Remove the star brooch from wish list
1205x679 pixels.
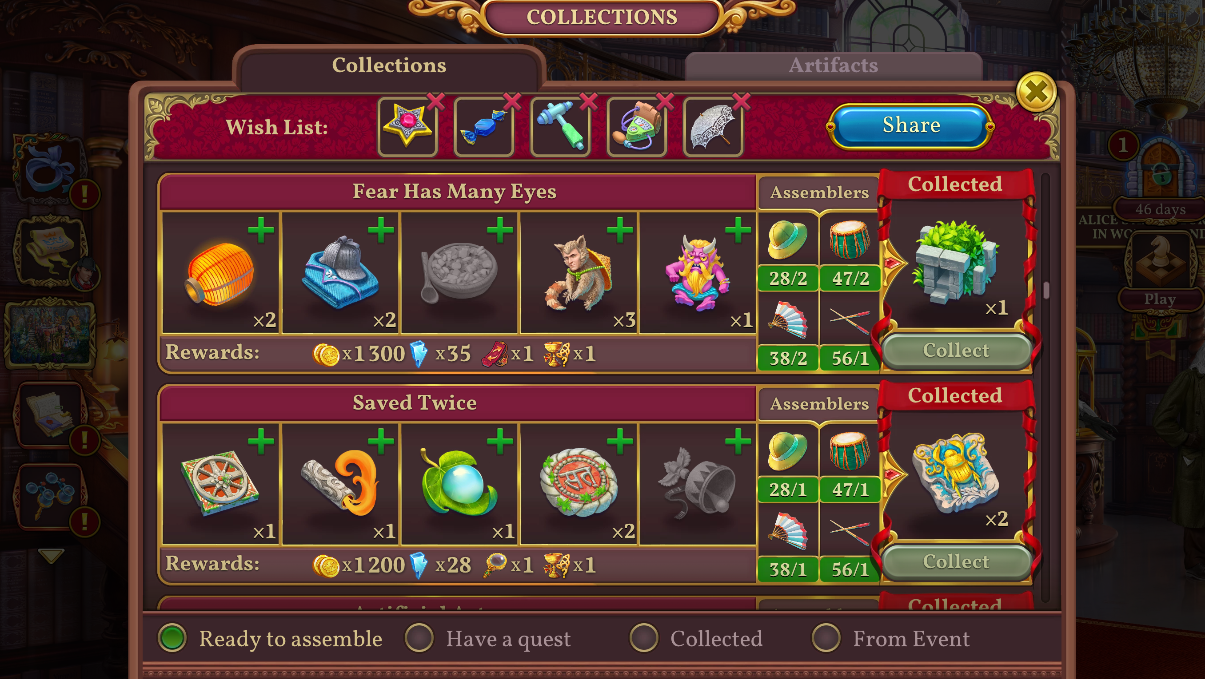click(x=435, y=101)
